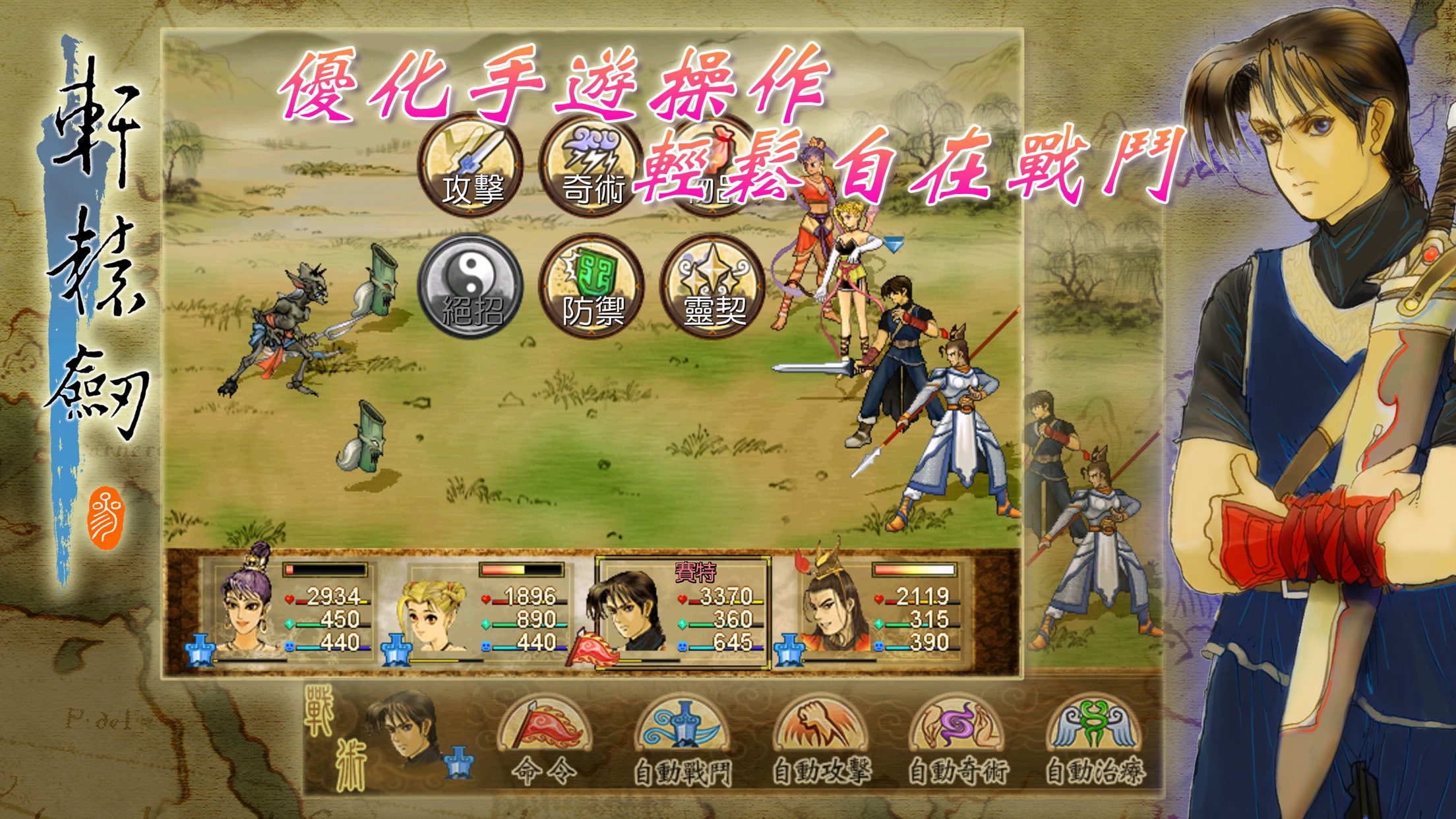Select the 攻擊 attack command icon
The image size is (1456, 819).
[x=472, y=166]
